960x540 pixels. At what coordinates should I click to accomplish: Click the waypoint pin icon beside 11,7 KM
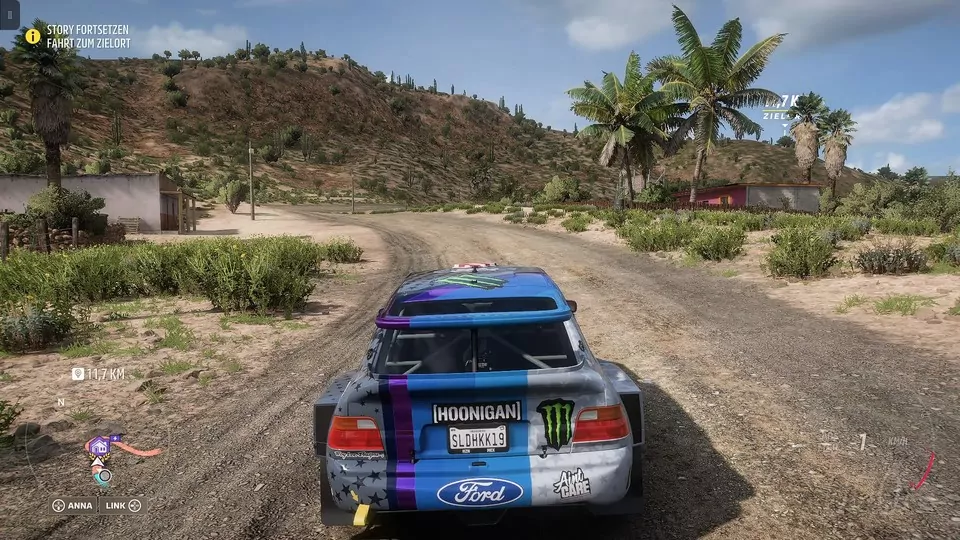tap(78, 374)
